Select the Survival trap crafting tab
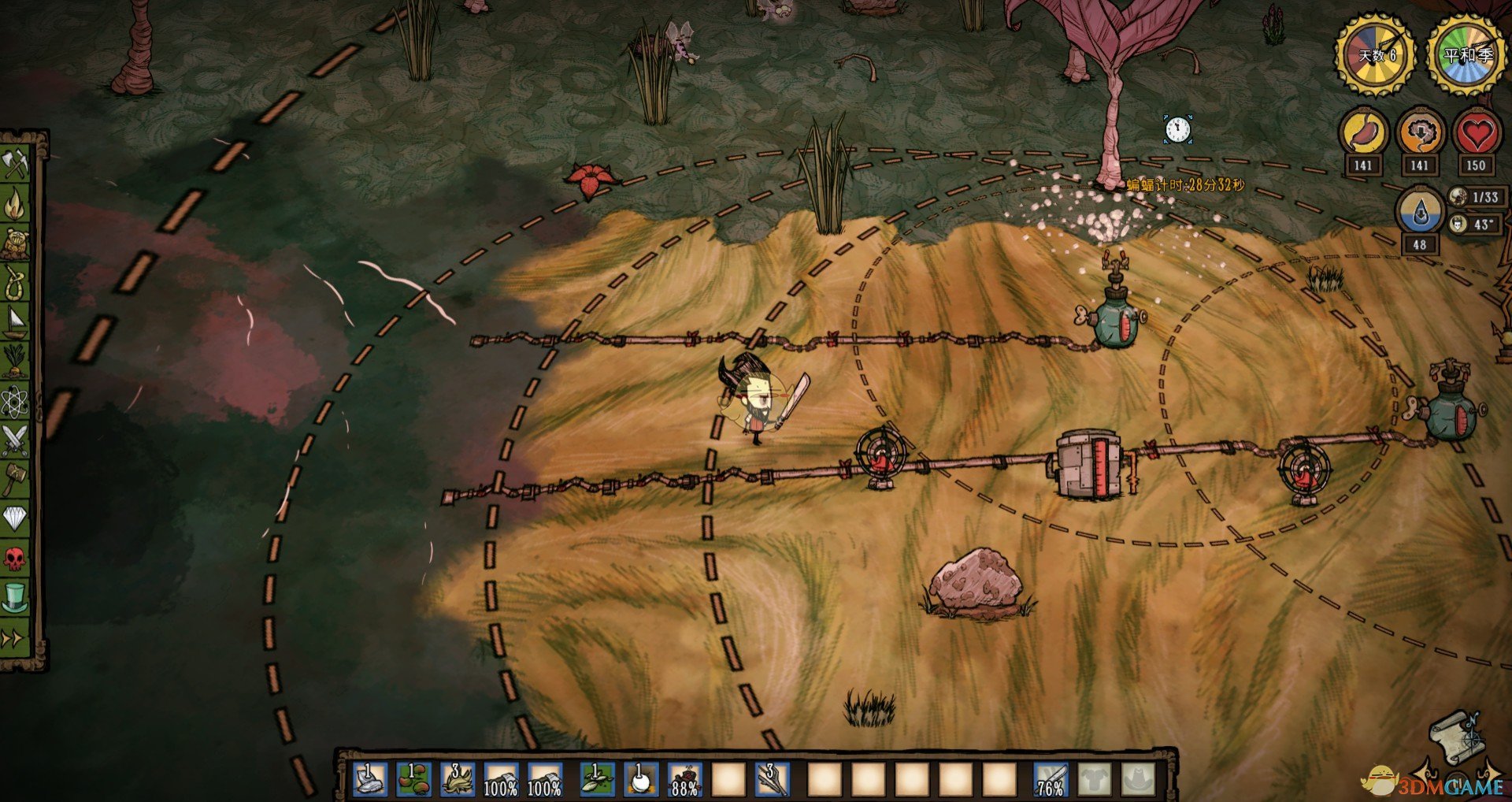This screenshot has width=1512, height=802. 15,243
